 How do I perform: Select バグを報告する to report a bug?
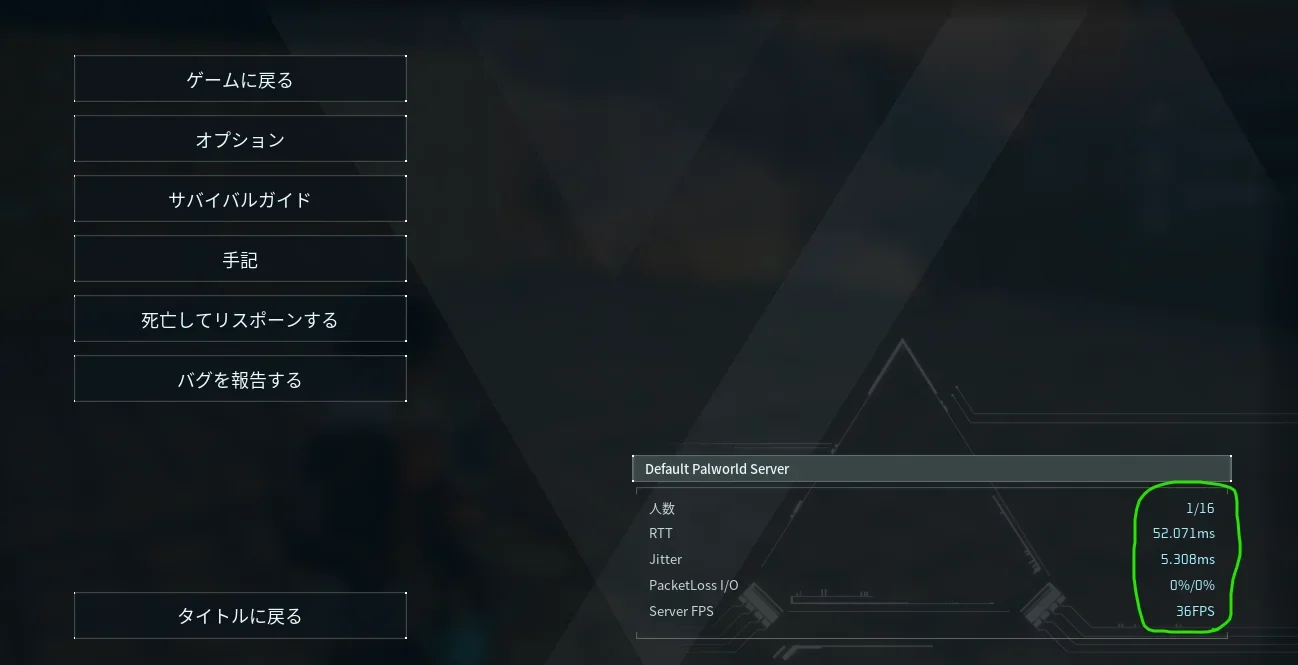240,380
